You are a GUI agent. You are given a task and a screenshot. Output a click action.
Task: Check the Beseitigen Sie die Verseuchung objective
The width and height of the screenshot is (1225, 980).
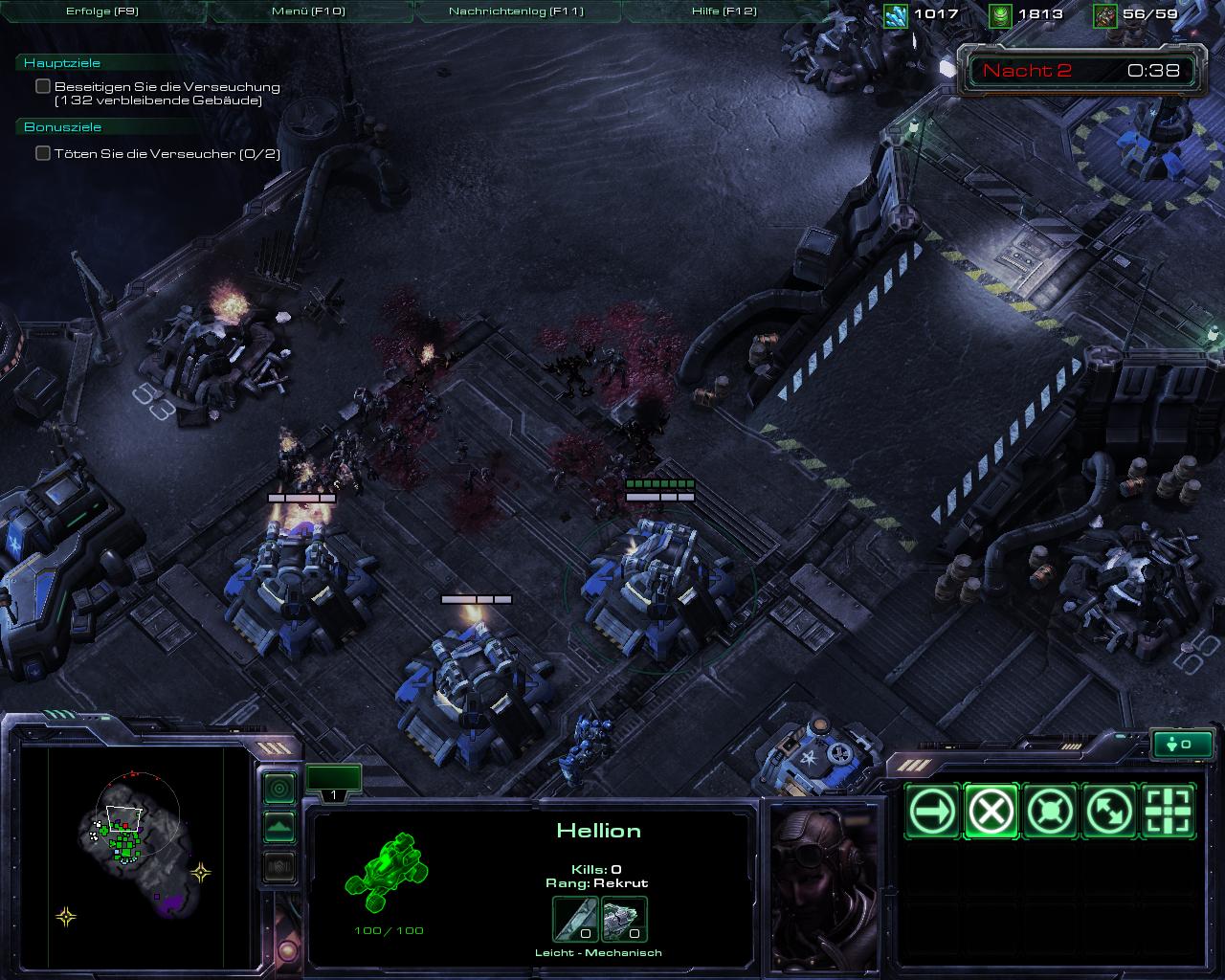[x=42, y=85]
